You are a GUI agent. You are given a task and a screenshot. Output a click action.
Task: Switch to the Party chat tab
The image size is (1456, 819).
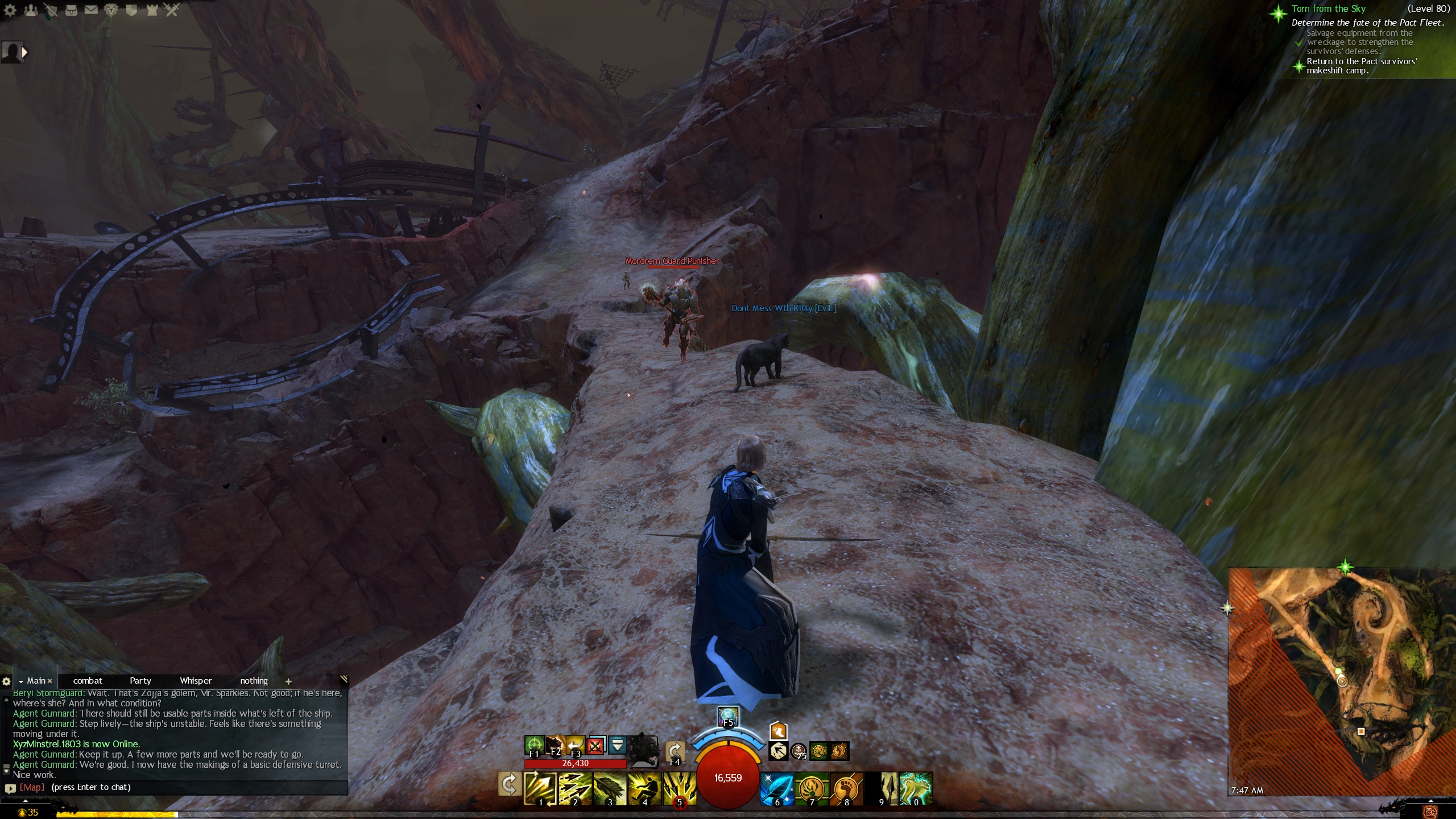tap(140, 681)
